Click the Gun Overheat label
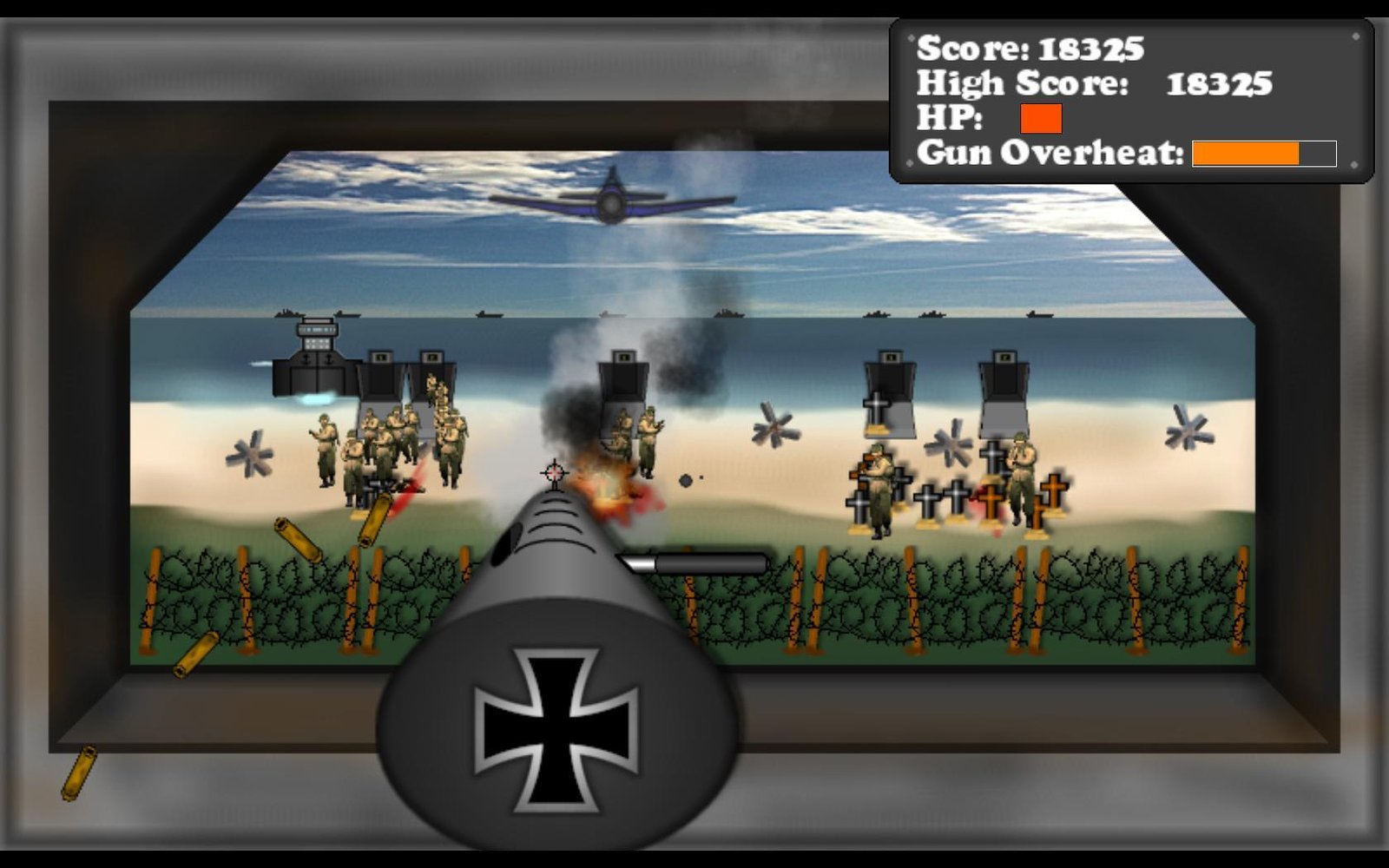1389x868 pixels. coord(1050,154)
